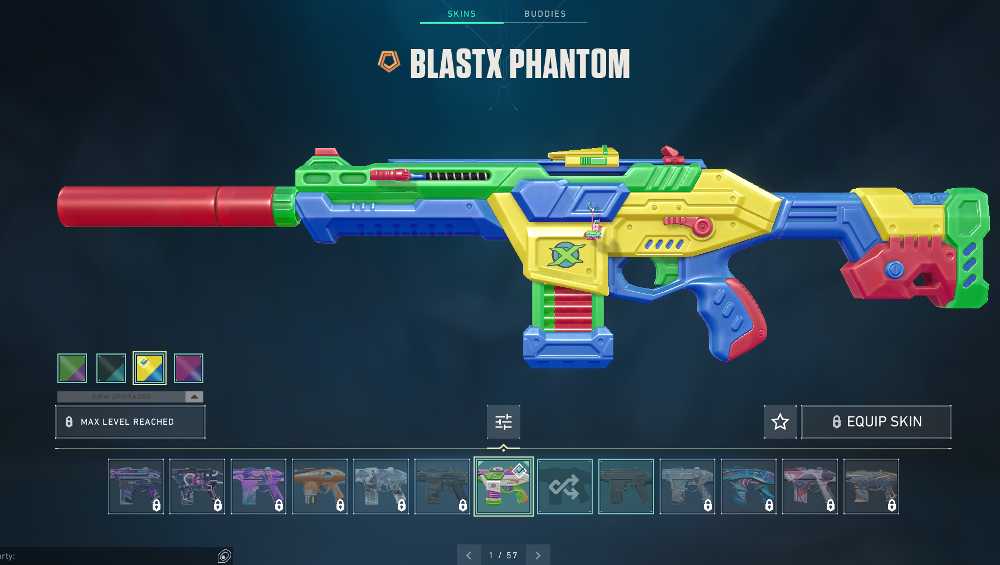Go to the previous skins page

469,555
